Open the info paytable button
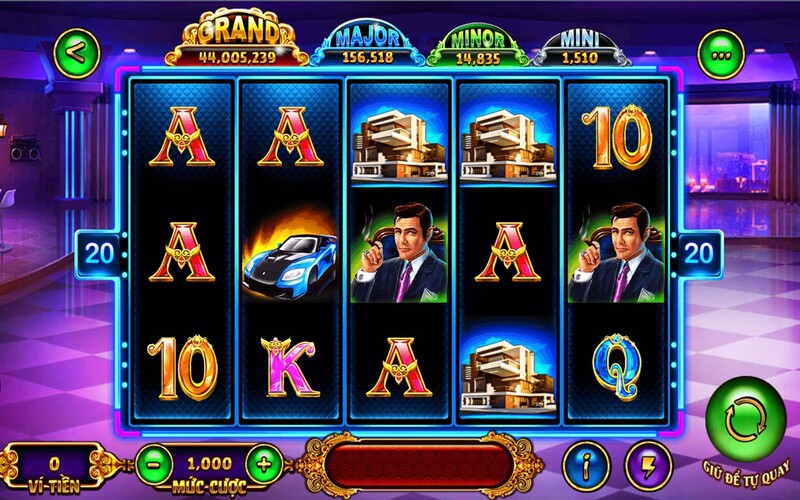 coord(586,464)
